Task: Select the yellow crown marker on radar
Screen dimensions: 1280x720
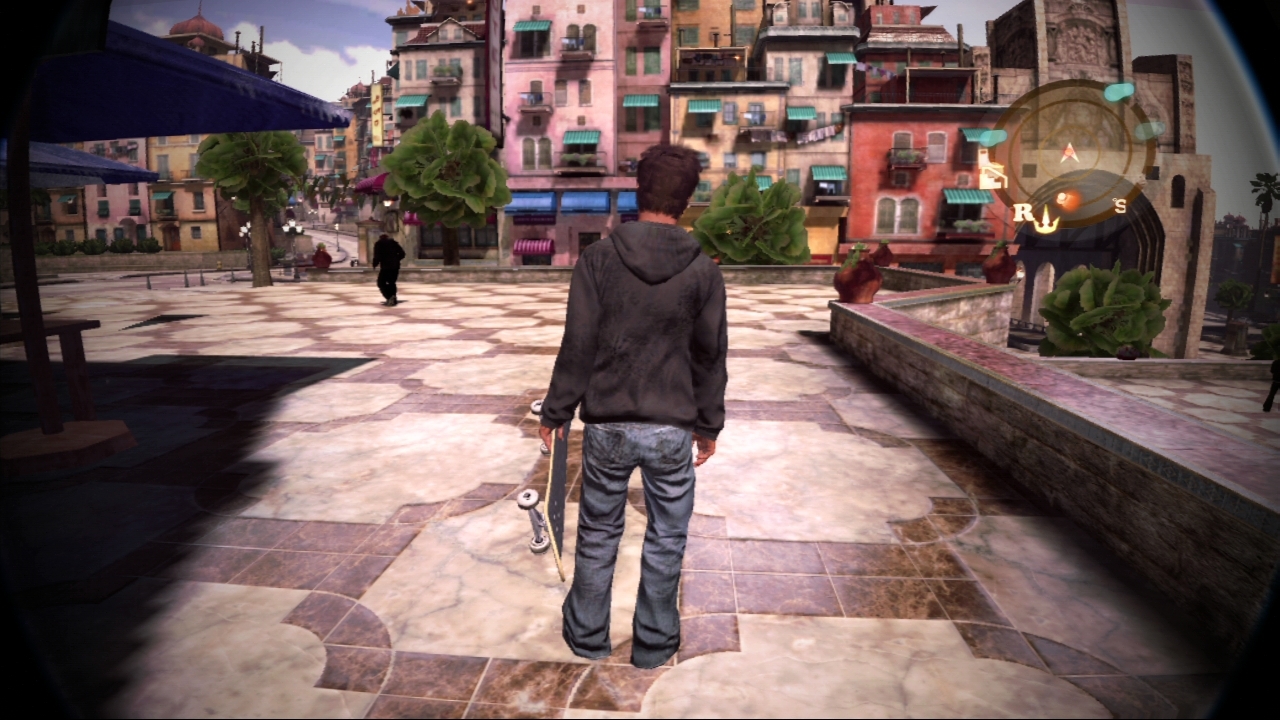Action: pos(1045,220)
